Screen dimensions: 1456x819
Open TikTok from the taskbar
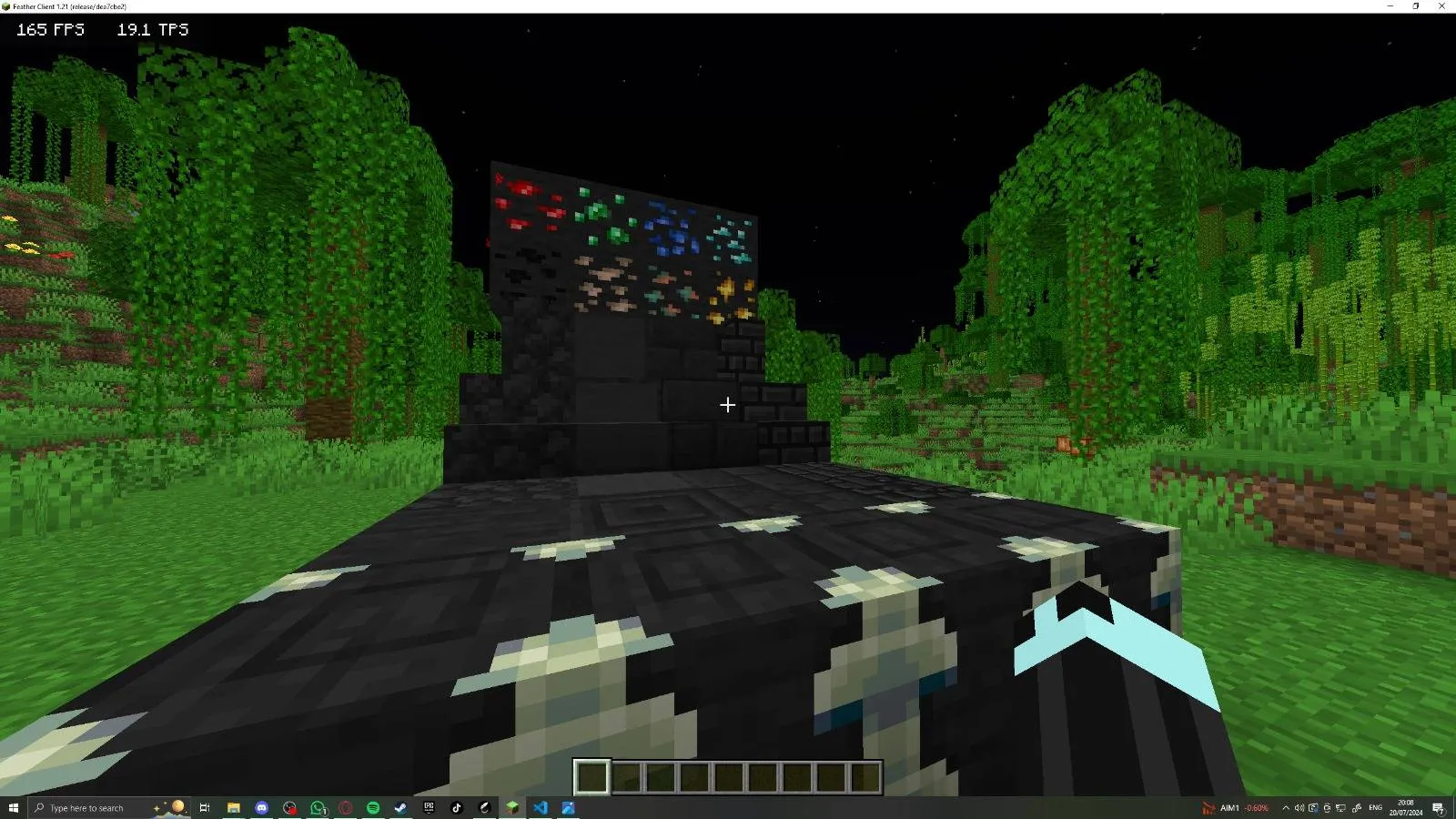(x=456, y=807)
